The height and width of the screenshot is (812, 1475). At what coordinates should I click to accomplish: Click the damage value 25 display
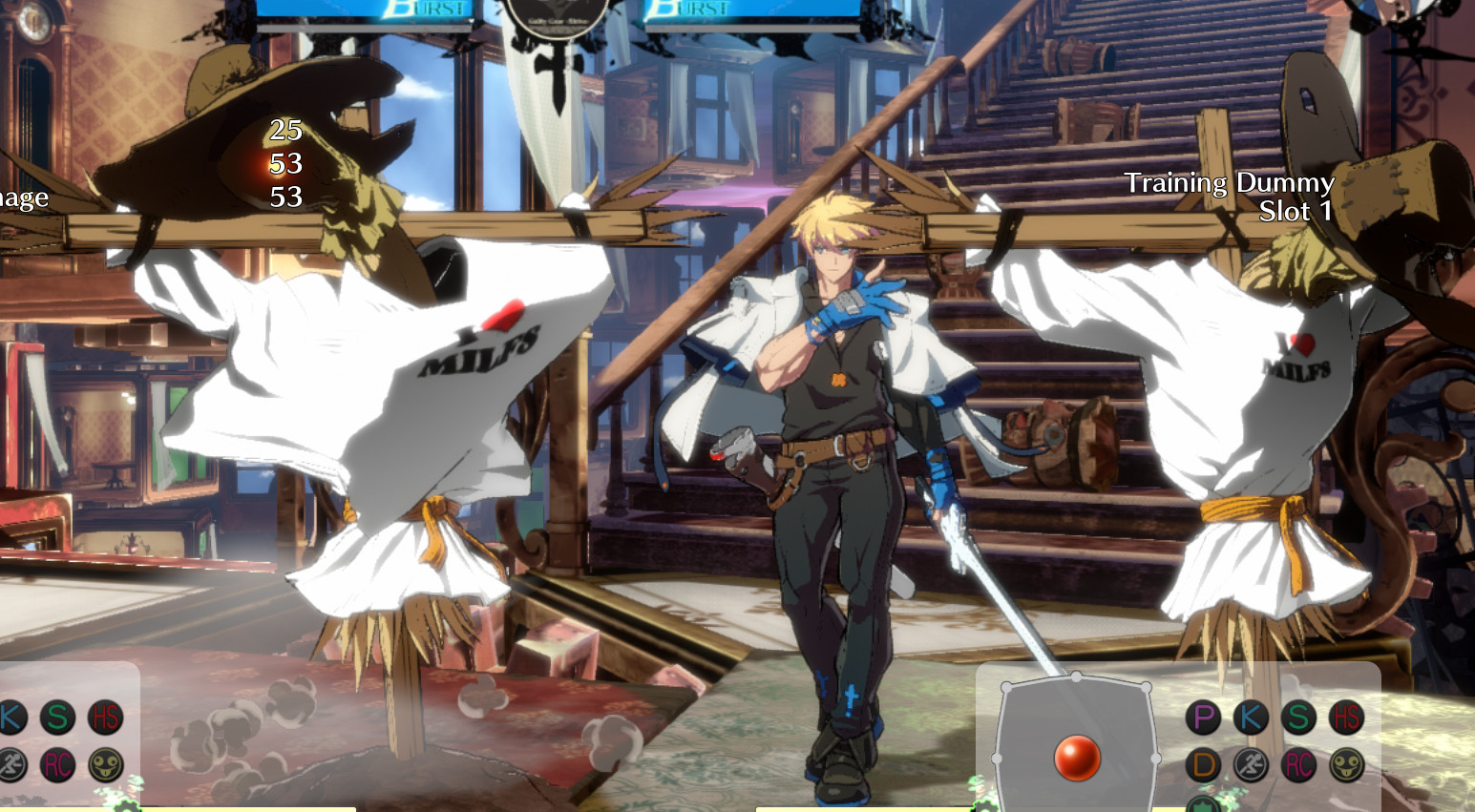286,130
